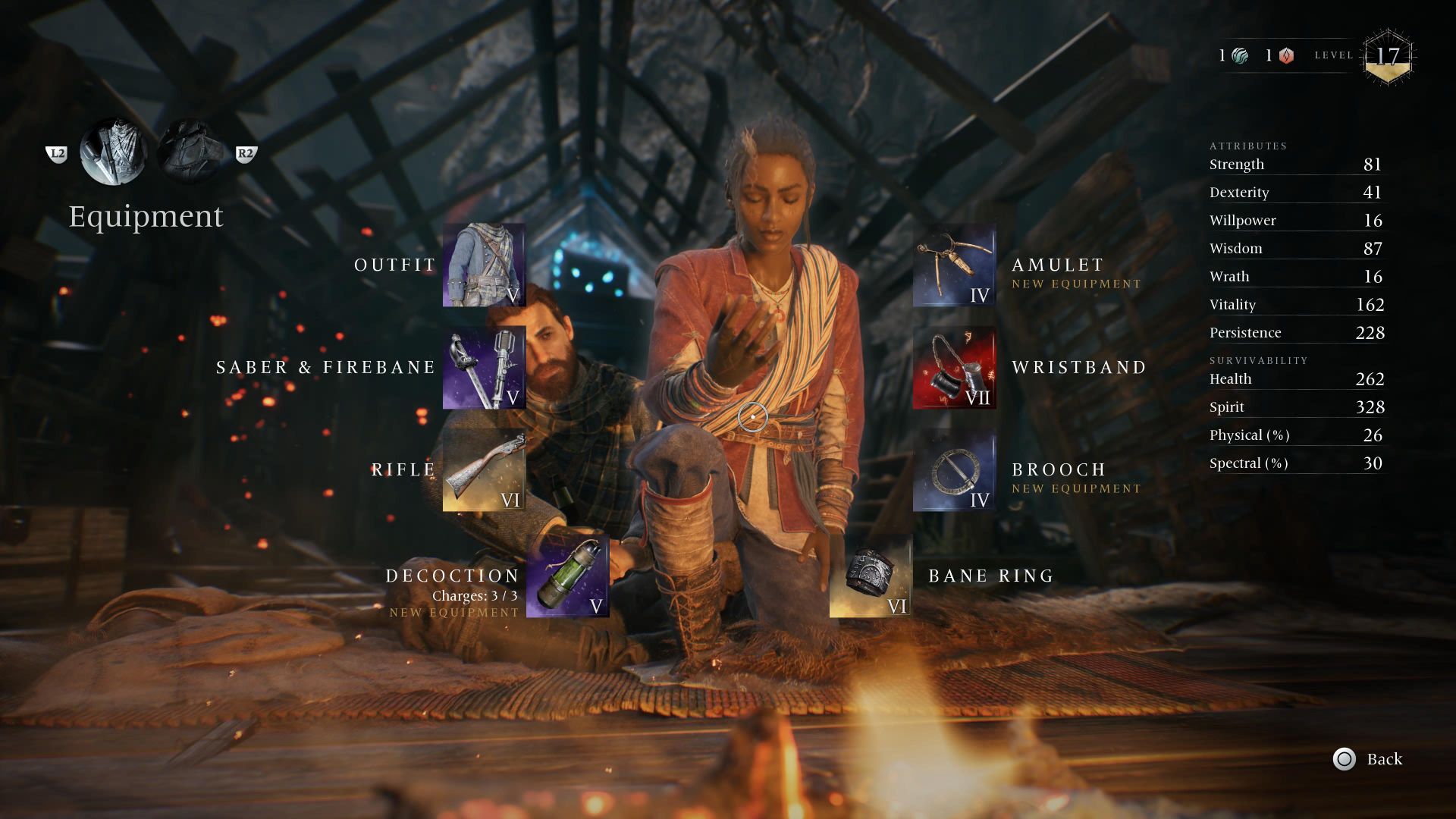Click the Health stat under Survivability
This screenshot has height=819, width=1456.
coord(1298,378)
